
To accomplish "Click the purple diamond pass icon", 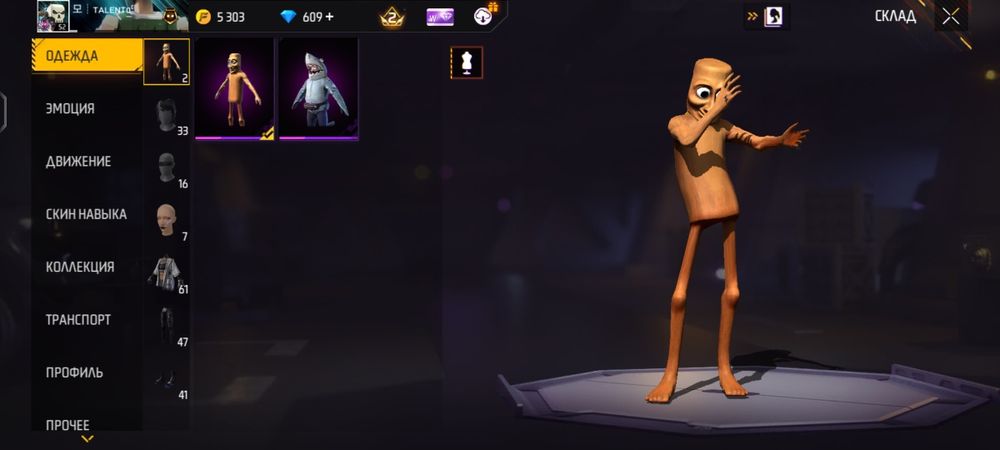I will 440,17.
